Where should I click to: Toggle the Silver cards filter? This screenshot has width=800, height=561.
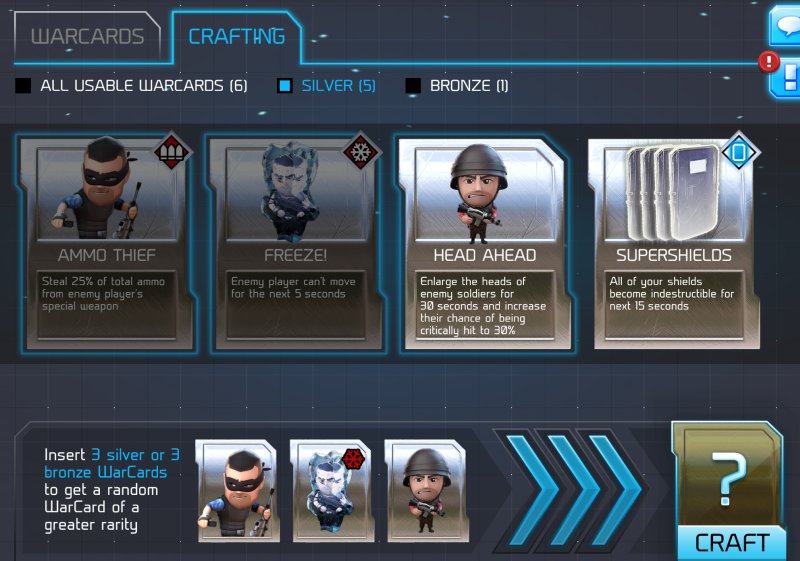[x=285, y=86]
